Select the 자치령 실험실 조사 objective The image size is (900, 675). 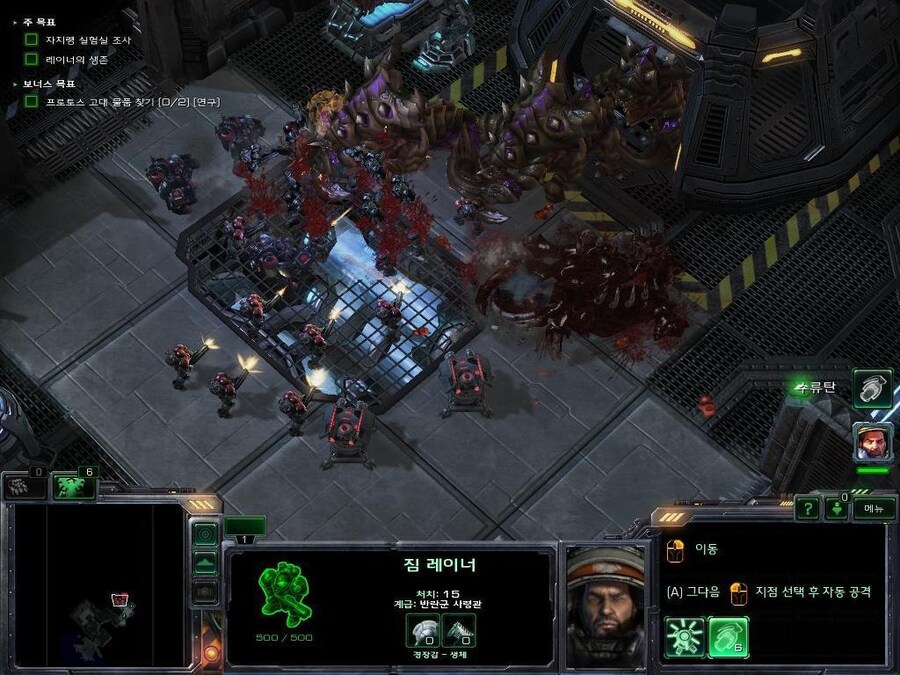click(x=86, y=40)
